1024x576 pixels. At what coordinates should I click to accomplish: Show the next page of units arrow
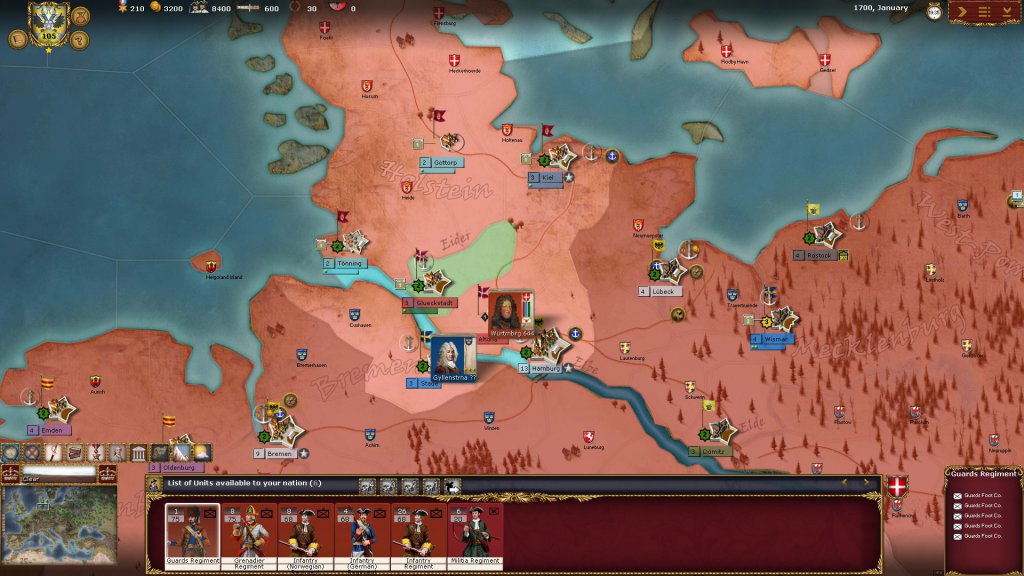(866, 483)
